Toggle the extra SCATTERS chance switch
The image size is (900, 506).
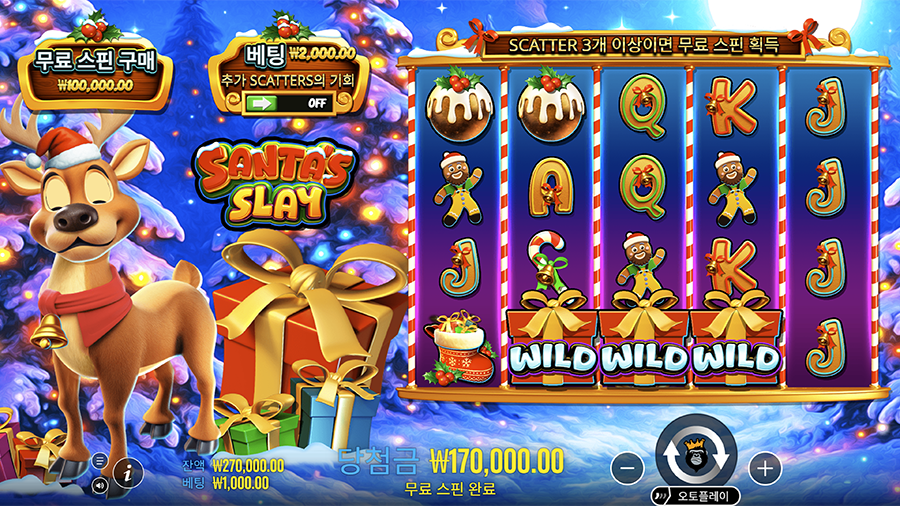tap(288, 102)
